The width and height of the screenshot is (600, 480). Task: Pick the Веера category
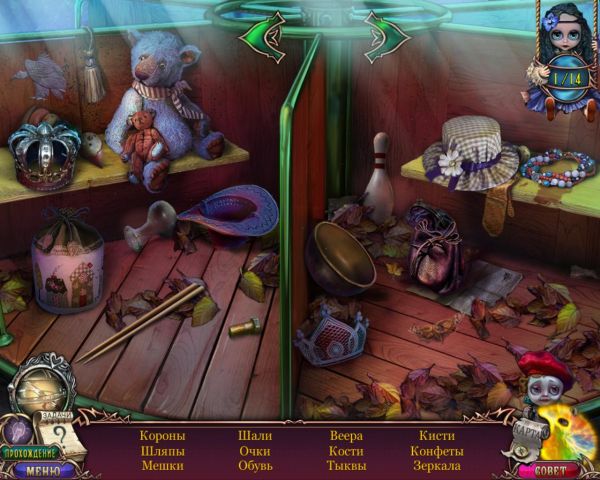click(x=346, y=436)
